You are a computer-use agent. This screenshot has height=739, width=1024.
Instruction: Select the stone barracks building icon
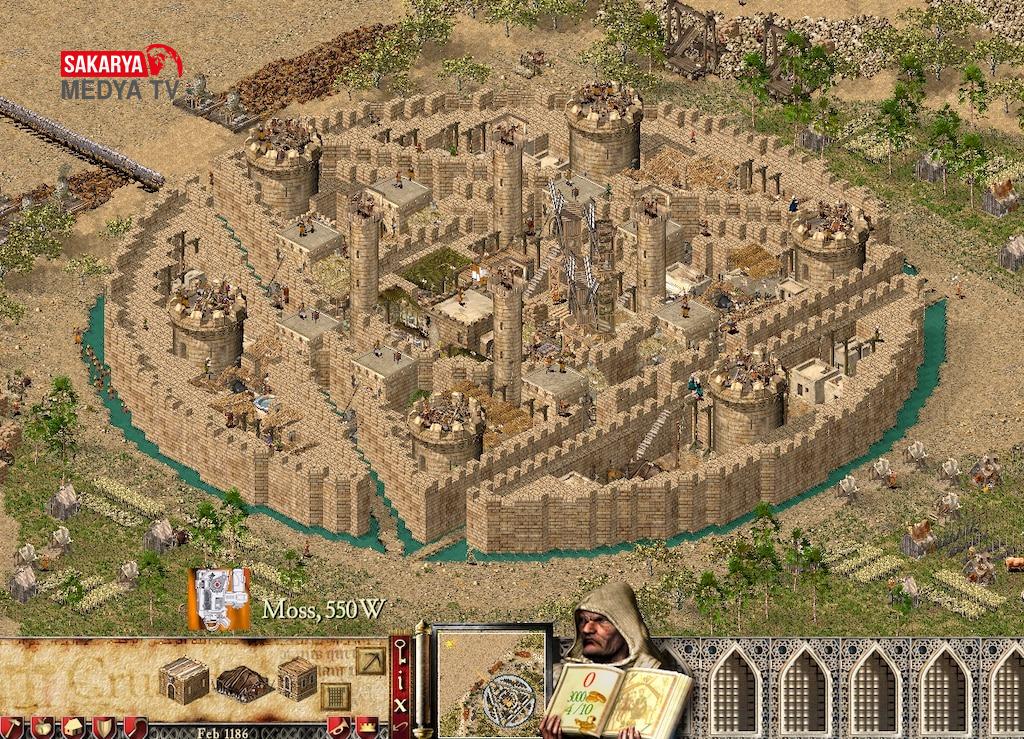(183, 680)
